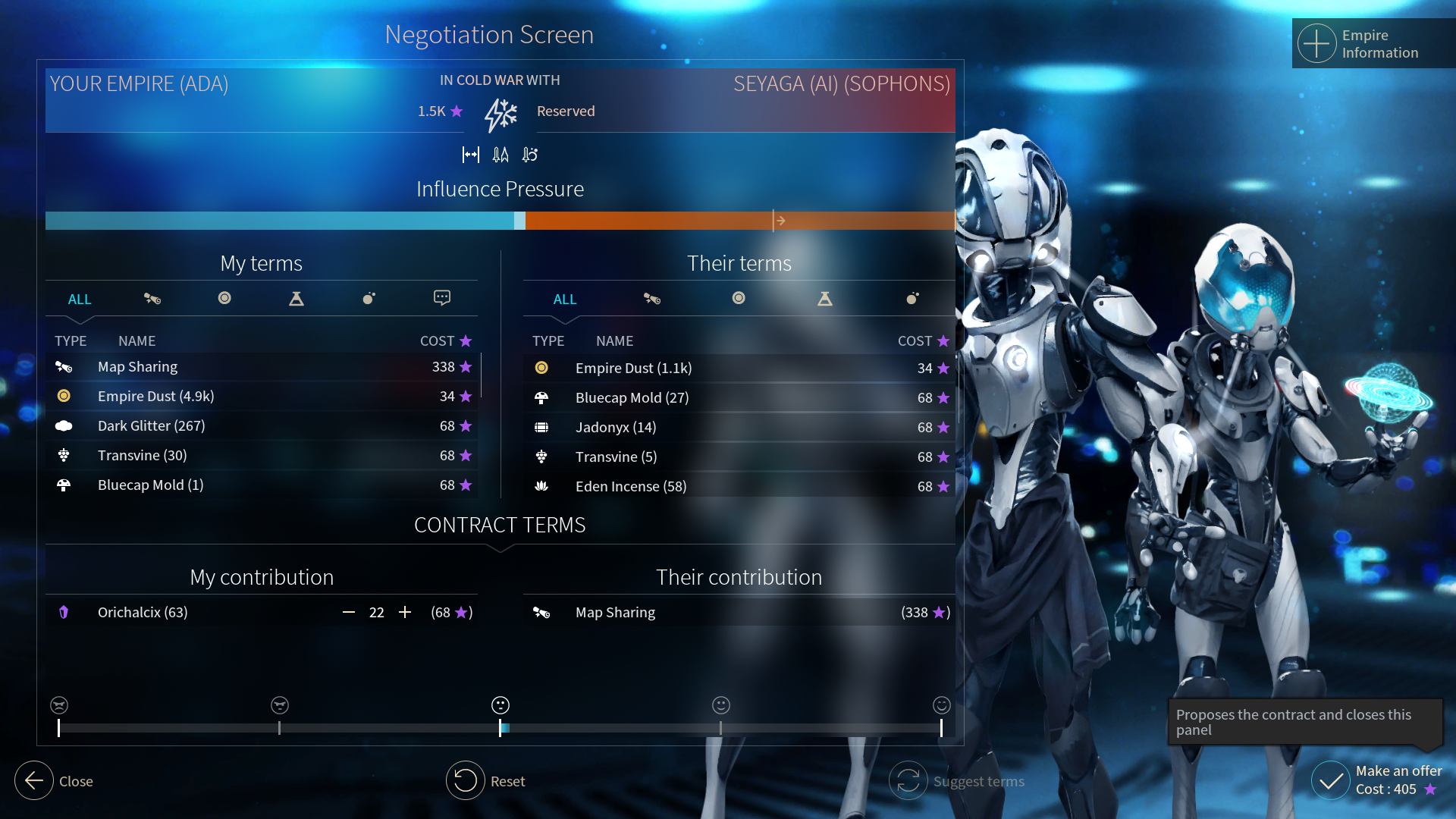This screenshot has height=819, width=1456.
Task: Filter Their terms by science flask tab
Action: pos(825,299)
